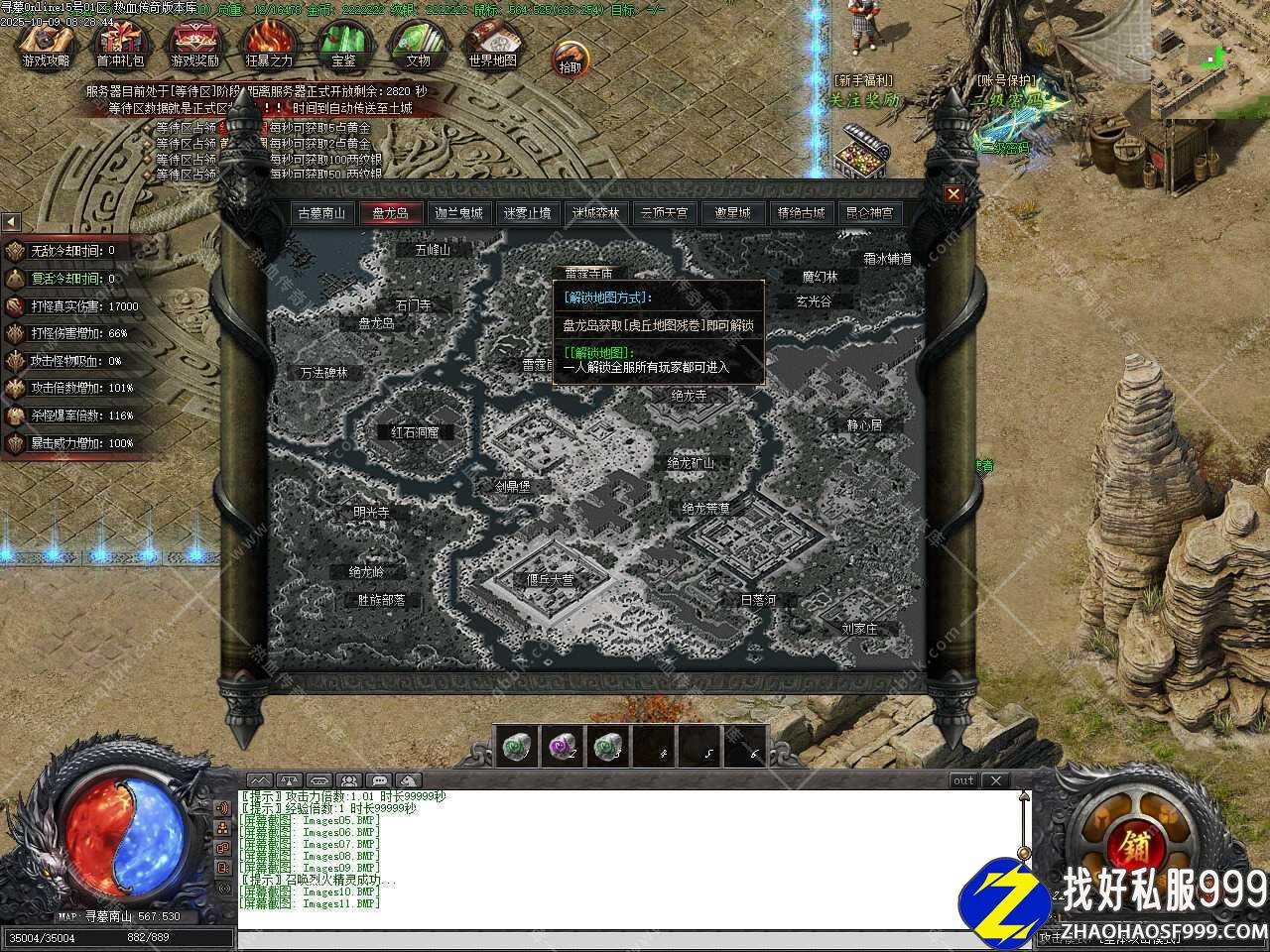Select the 红石洞窟 location on the map
1270x952 pixels.
tap(422, 432)
